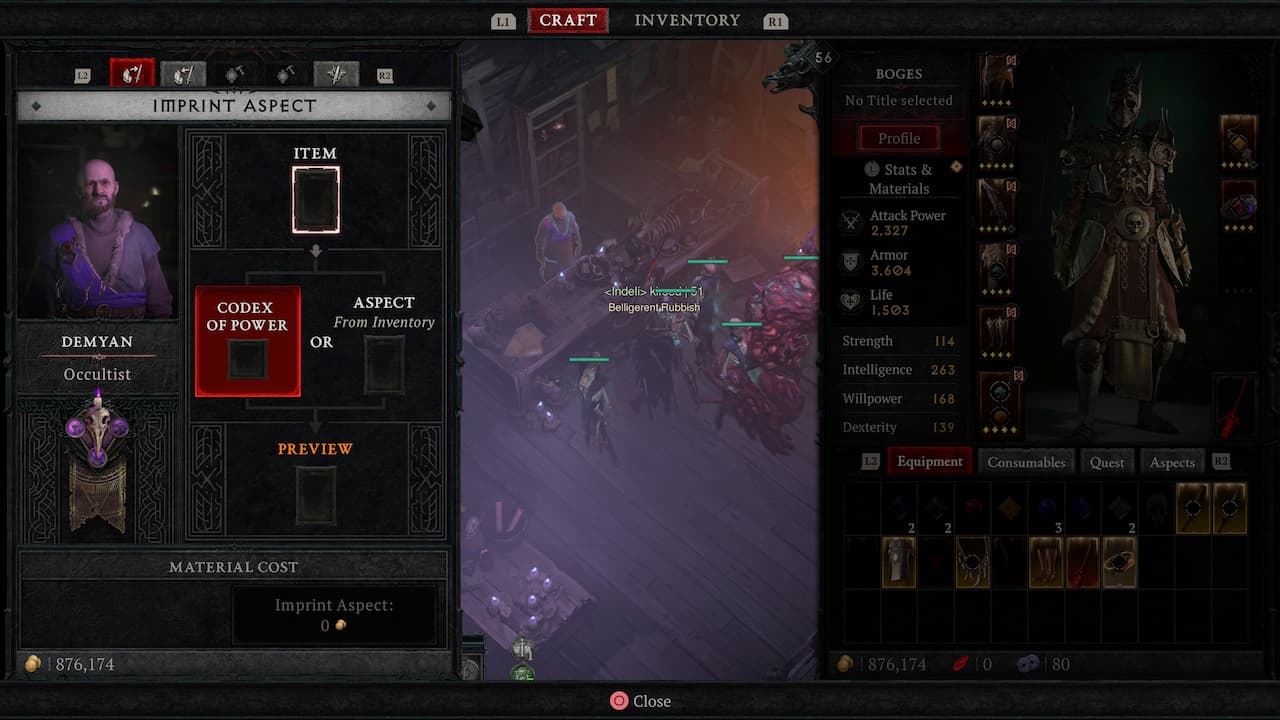The width and height of the screenshot is (1280, 720).
Task: Click the rightmost Occultist service icon
Action: [336, 73]
